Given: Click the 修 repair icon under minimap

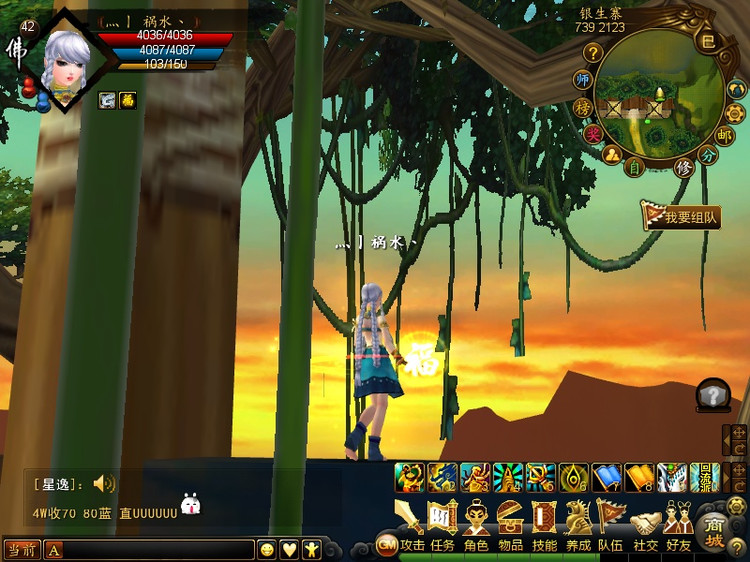Looking at the screenshot, I should [684, 167].
